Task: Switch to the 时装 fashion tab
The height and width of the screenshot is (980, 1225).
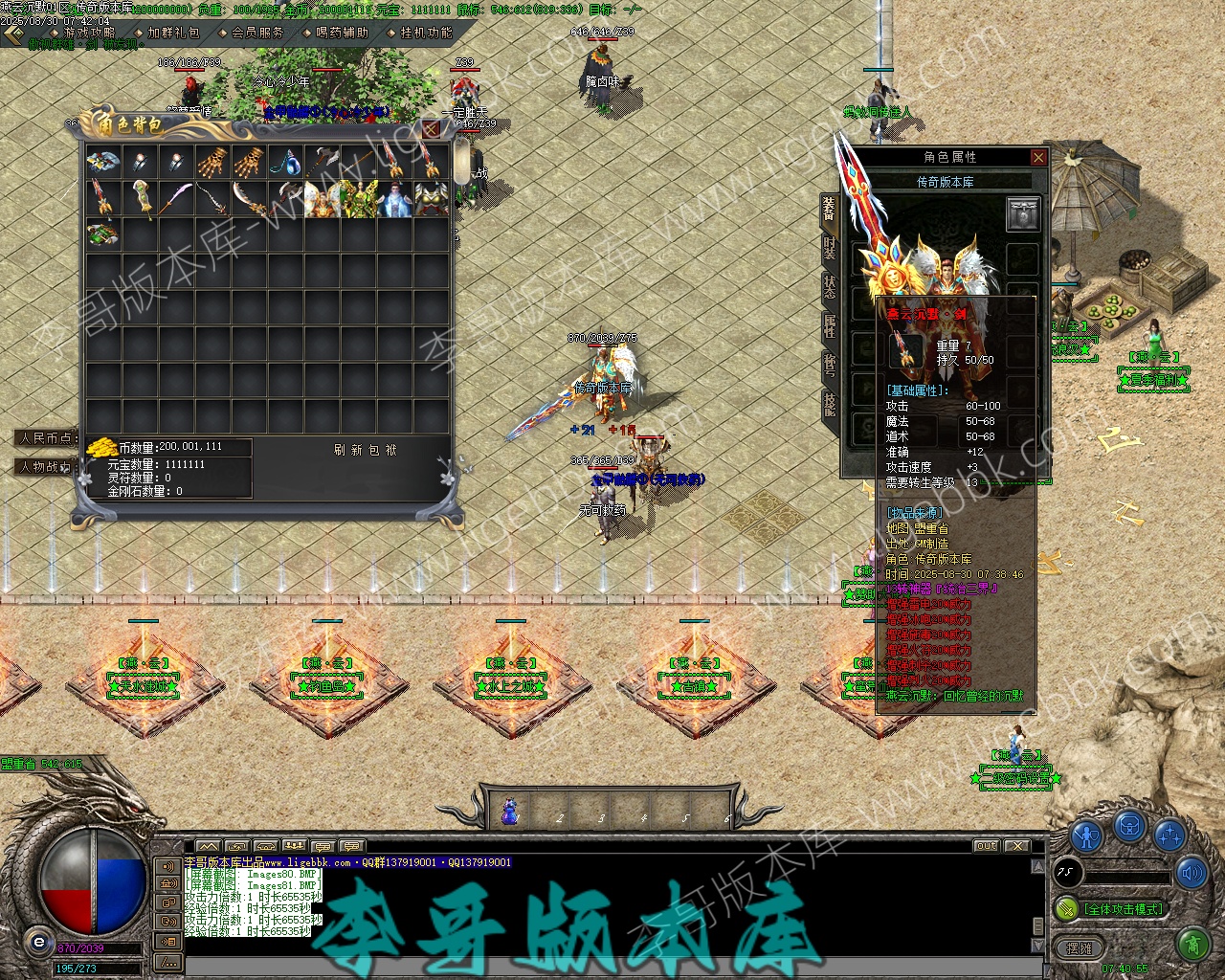Action: [829, 249]
